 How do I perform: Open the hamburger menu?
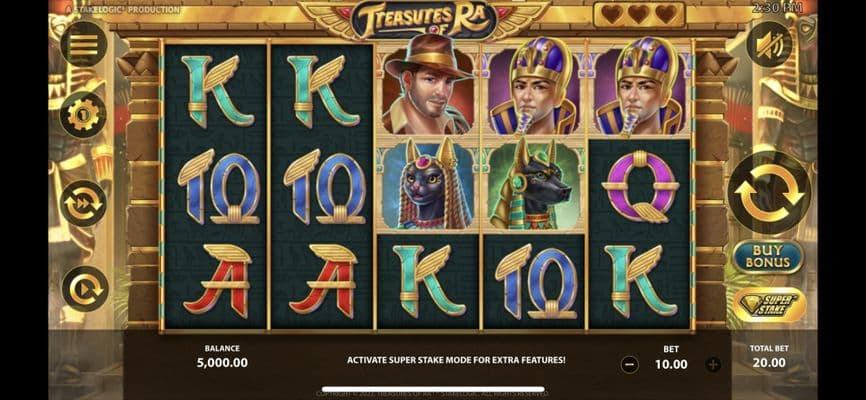pyautogui.click(x=84, y=45)
